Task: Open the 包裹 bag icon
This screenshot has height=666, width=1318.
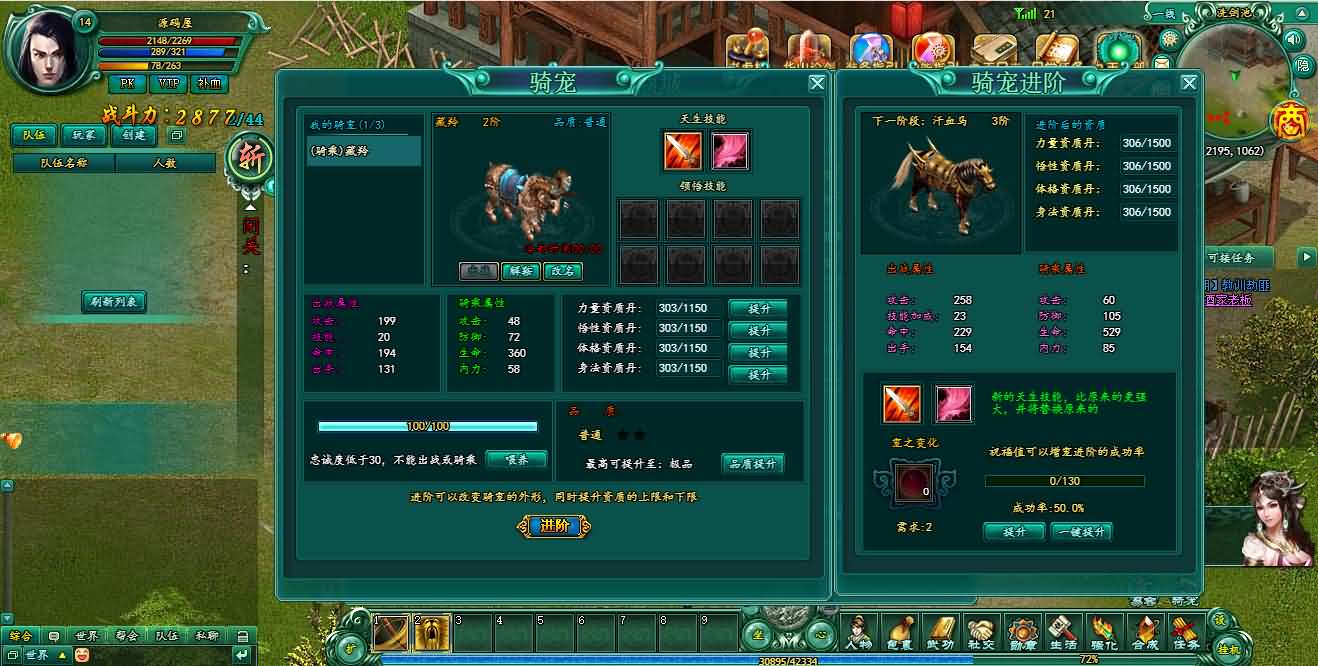Action: (900, 632)
